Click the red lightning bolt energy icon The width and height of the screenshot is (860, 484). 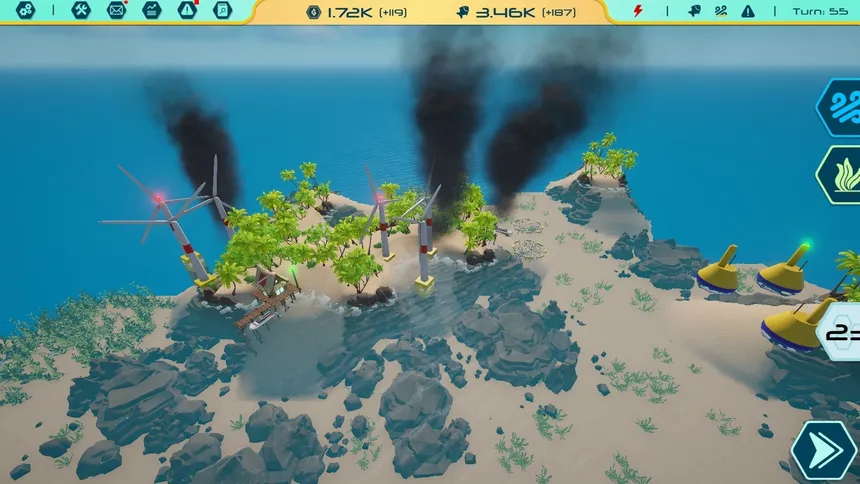[640, 11]
